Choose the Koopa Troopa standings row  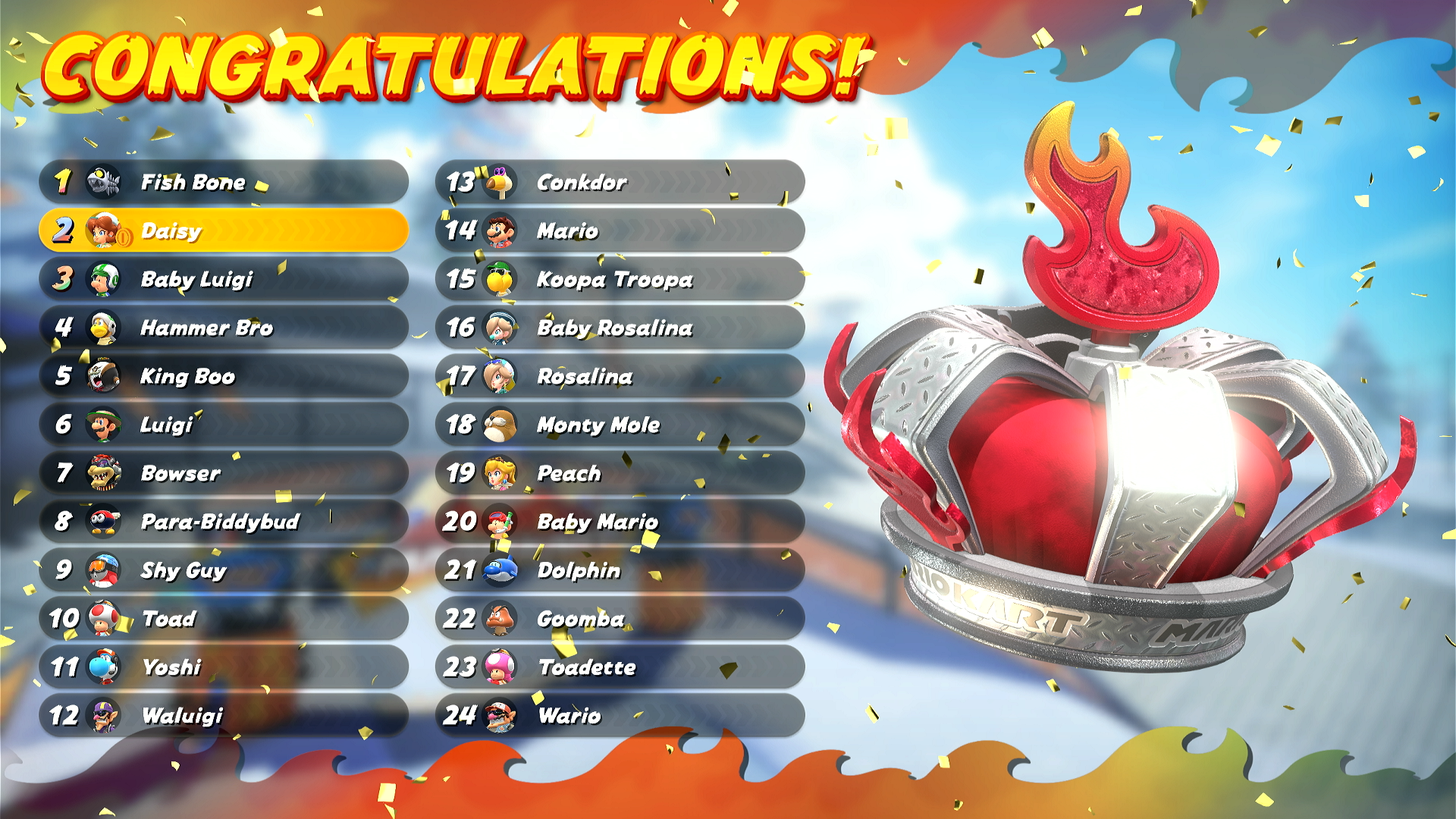coord(620,279)
